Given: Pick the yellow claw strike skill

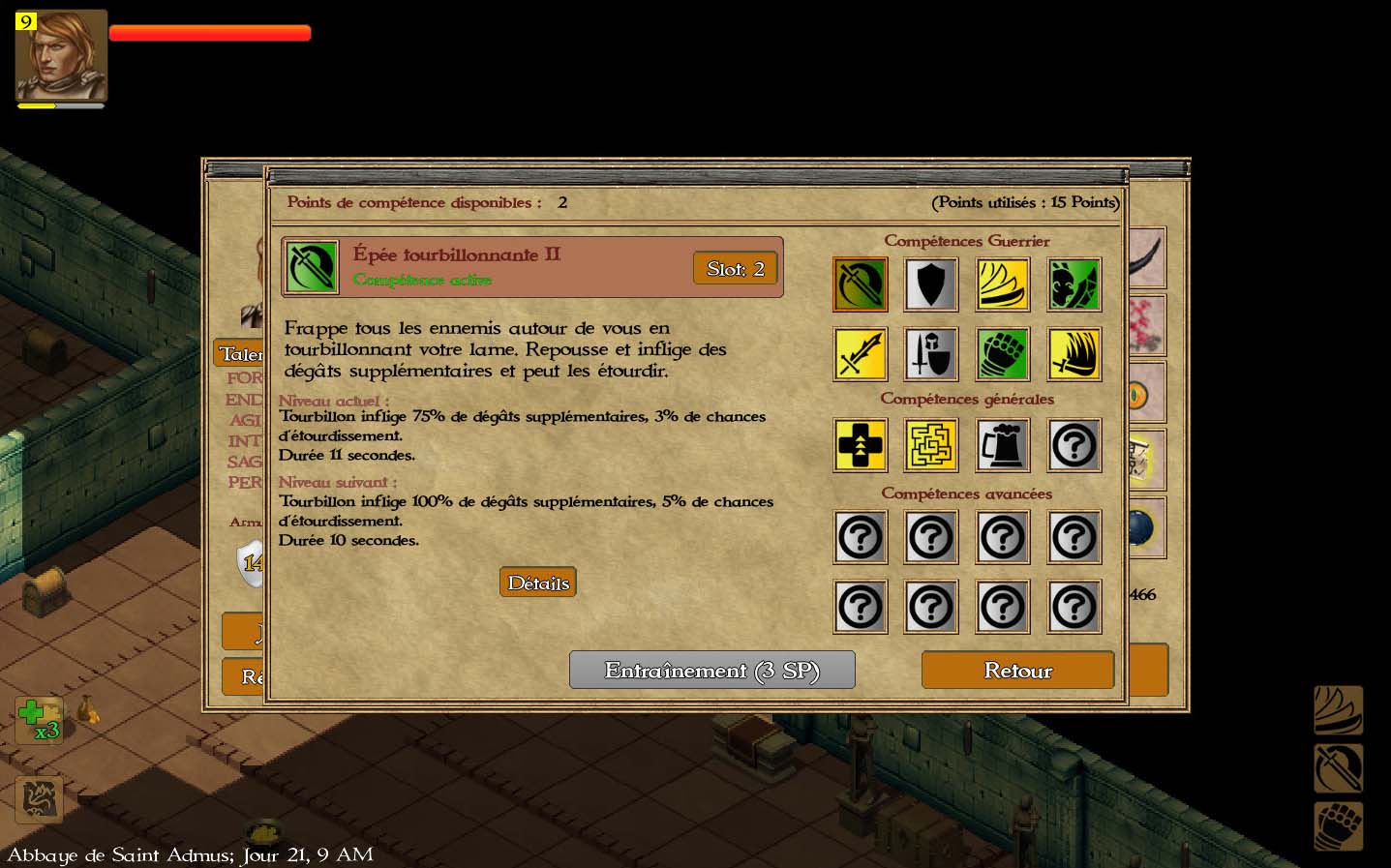Looking at the screenshot, I should click(x=1074, y=354).
